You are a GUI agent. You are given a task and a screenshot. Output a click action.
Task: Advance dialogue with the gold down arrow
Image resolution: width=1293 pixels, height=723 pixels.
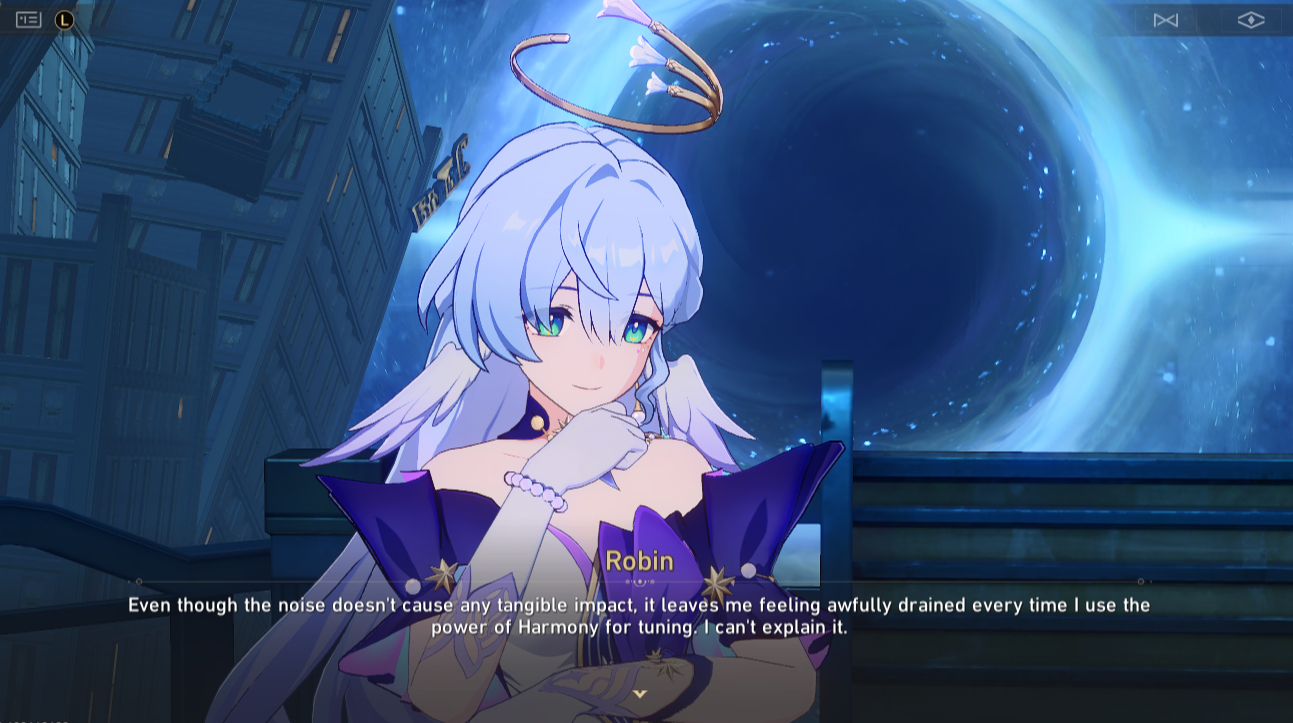640,694
